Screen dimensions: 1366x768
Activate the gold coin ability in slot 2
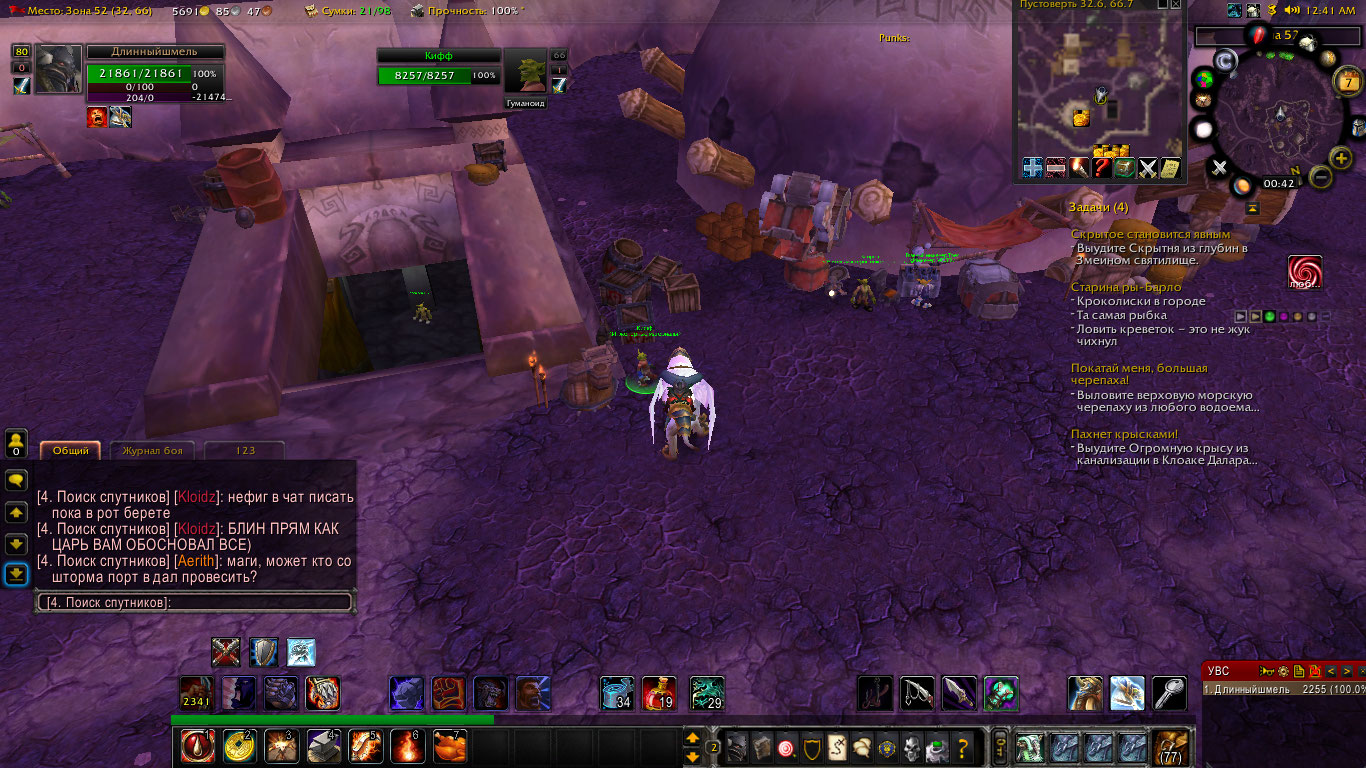[238, 746]
